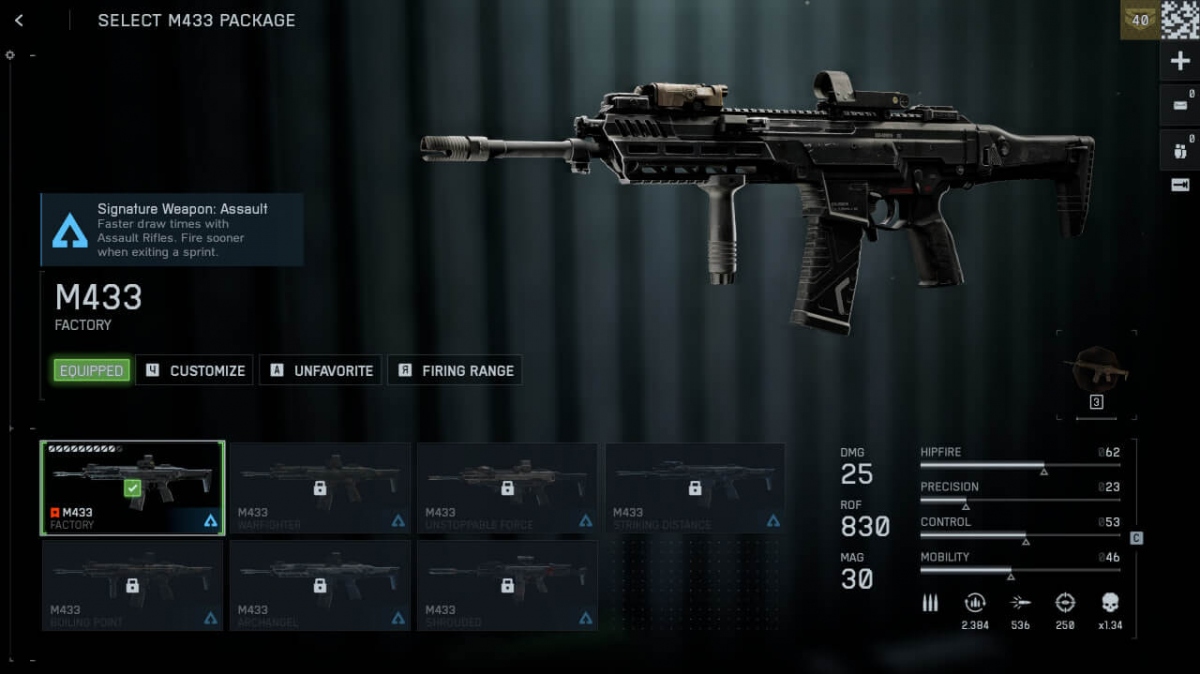Open the Customize weapon option
1200x674 pixels.
[x=196, y=371]
